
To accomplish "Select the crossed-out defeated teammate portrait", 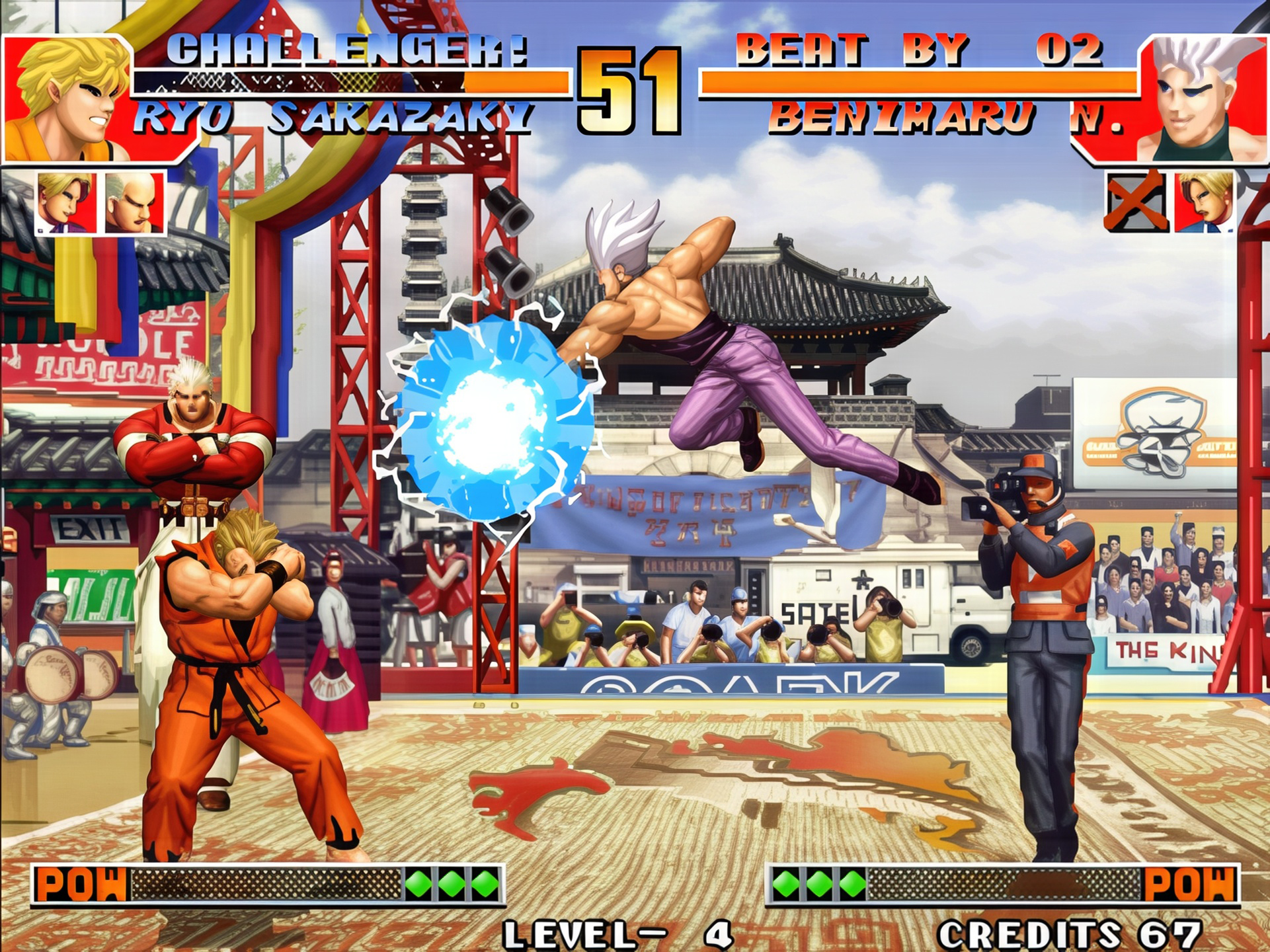I will coord(1136,202).
